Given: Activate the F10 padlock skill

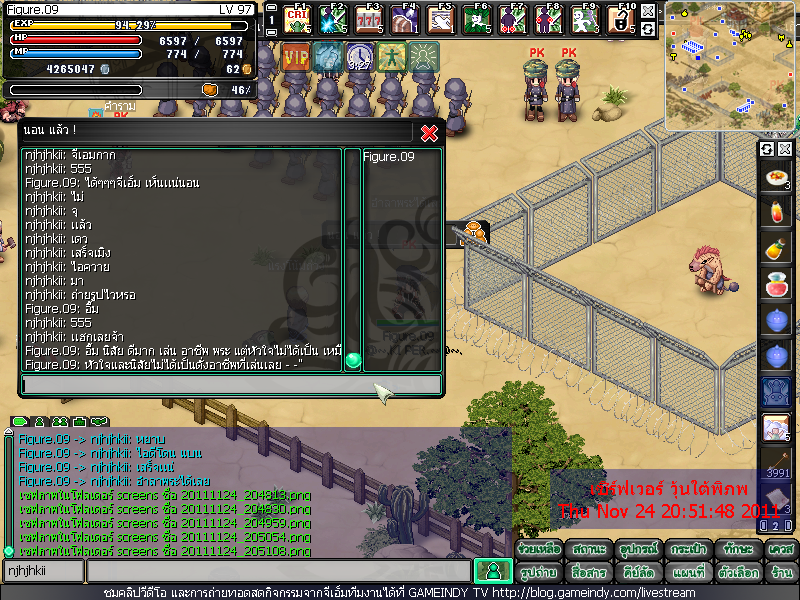Looking at the screenshot, I should (x=620, y=19).
